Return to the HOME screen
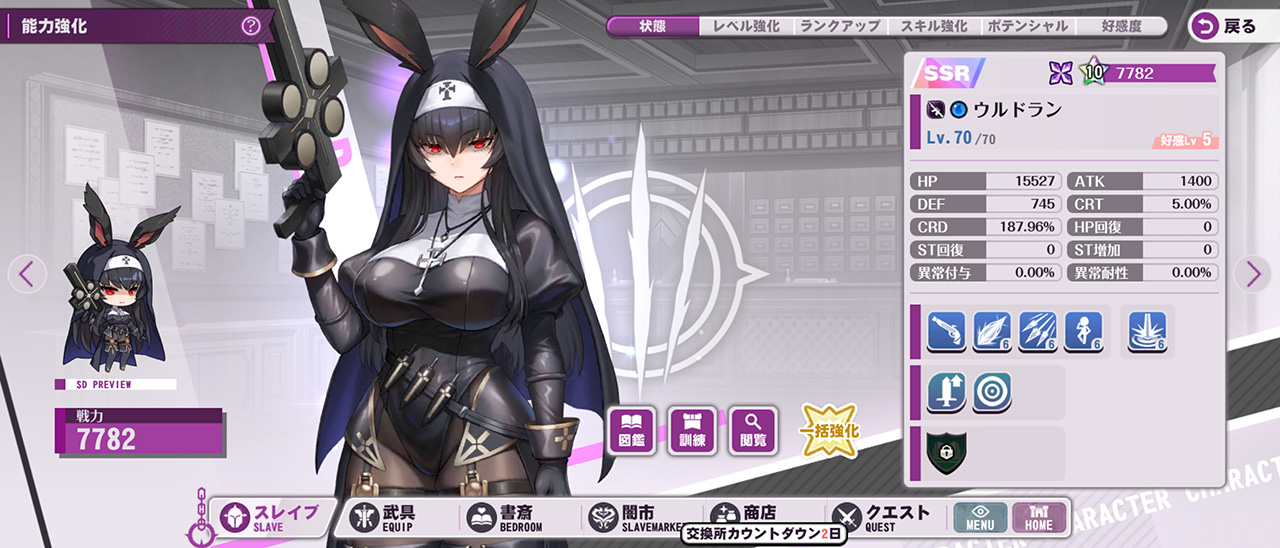This screenshot has width=1280, height=548. [x=1039, y=517]
